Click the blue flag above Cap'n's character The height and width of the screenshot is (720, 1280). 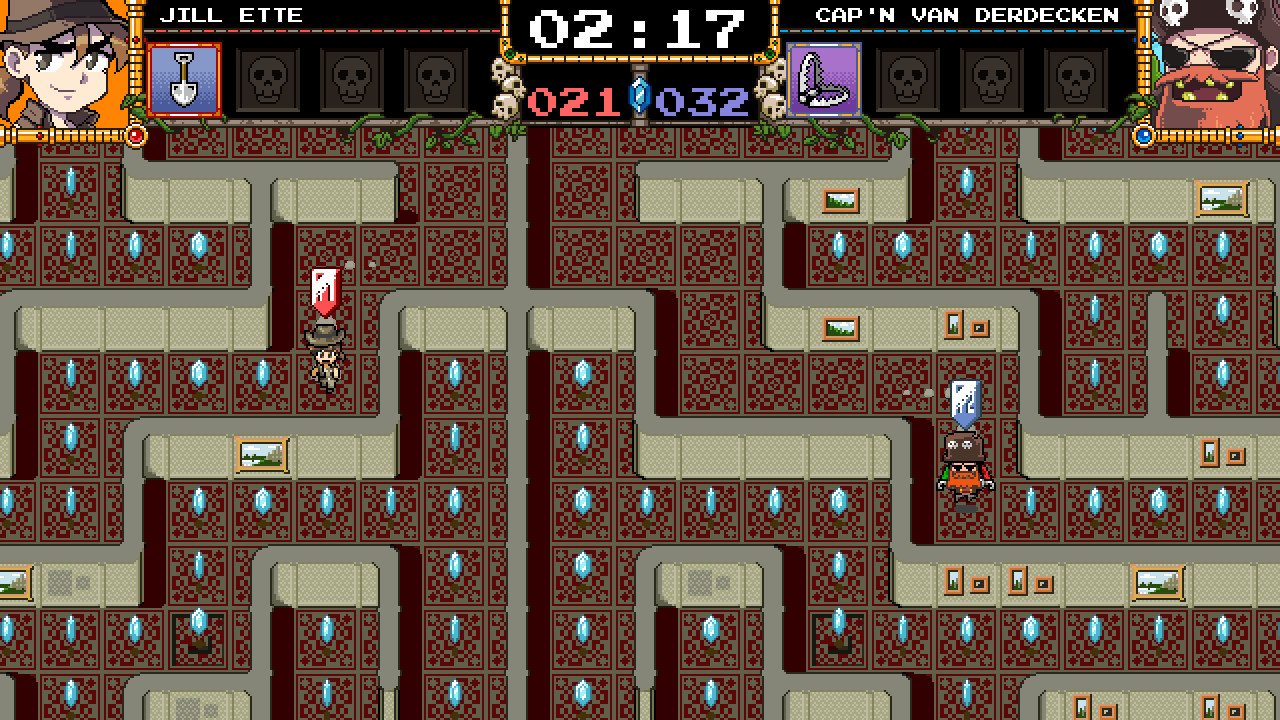964,402
